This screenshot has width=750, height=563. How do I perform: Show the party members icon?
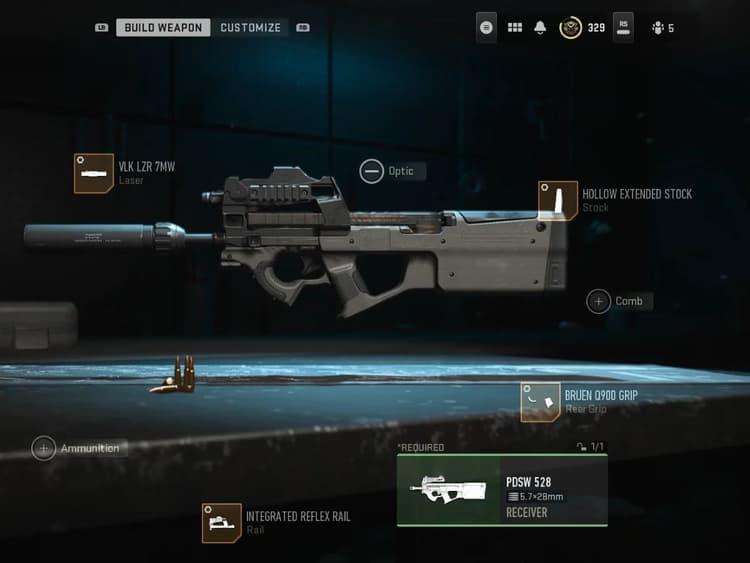657,28
